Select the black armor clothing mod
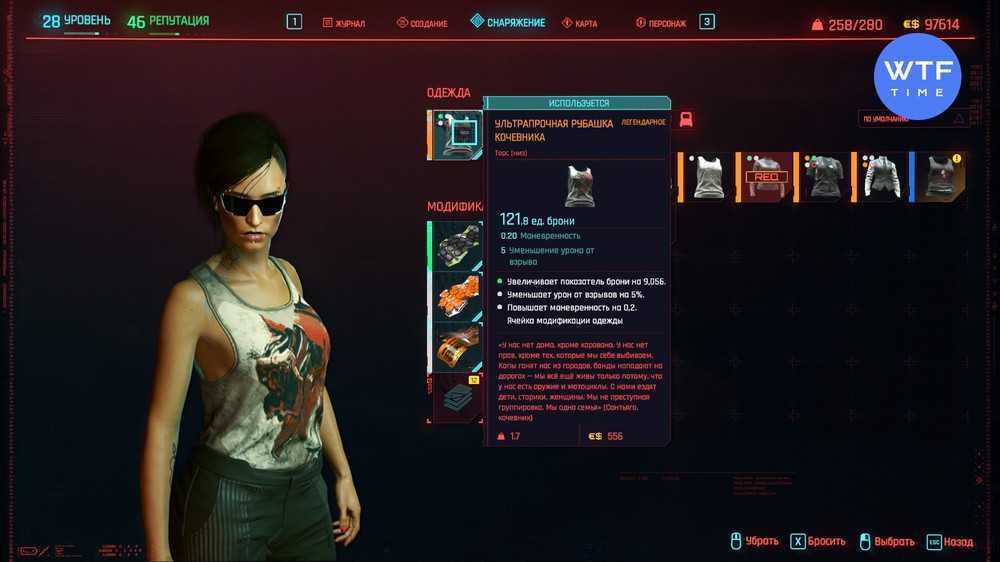Image resolution: width=1000 pixels, height=562 pixels. point(459,243)
